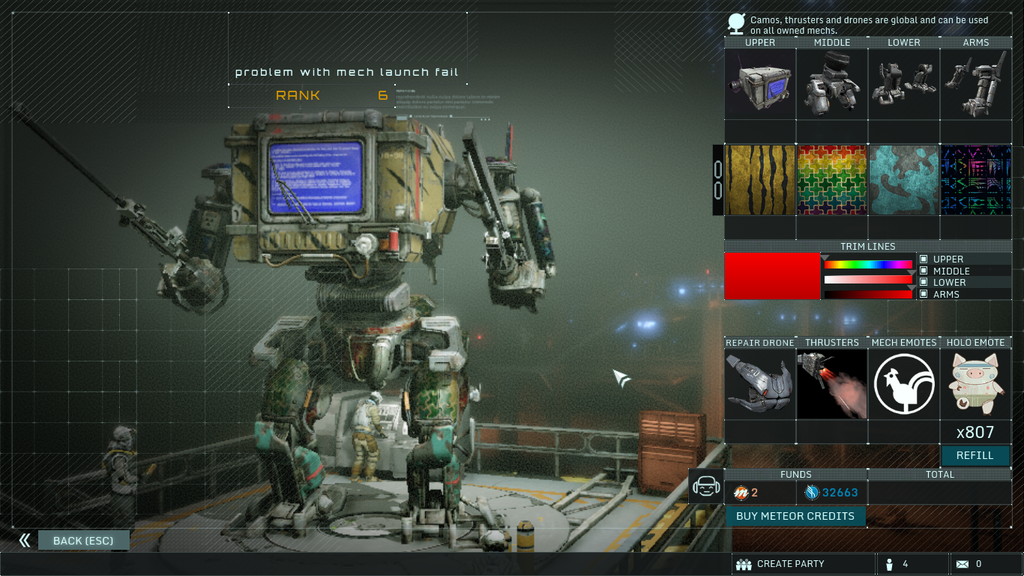This screenshot has height=576, width=1024.
Task: Click the red trim color preview
Action: point(772,276)
